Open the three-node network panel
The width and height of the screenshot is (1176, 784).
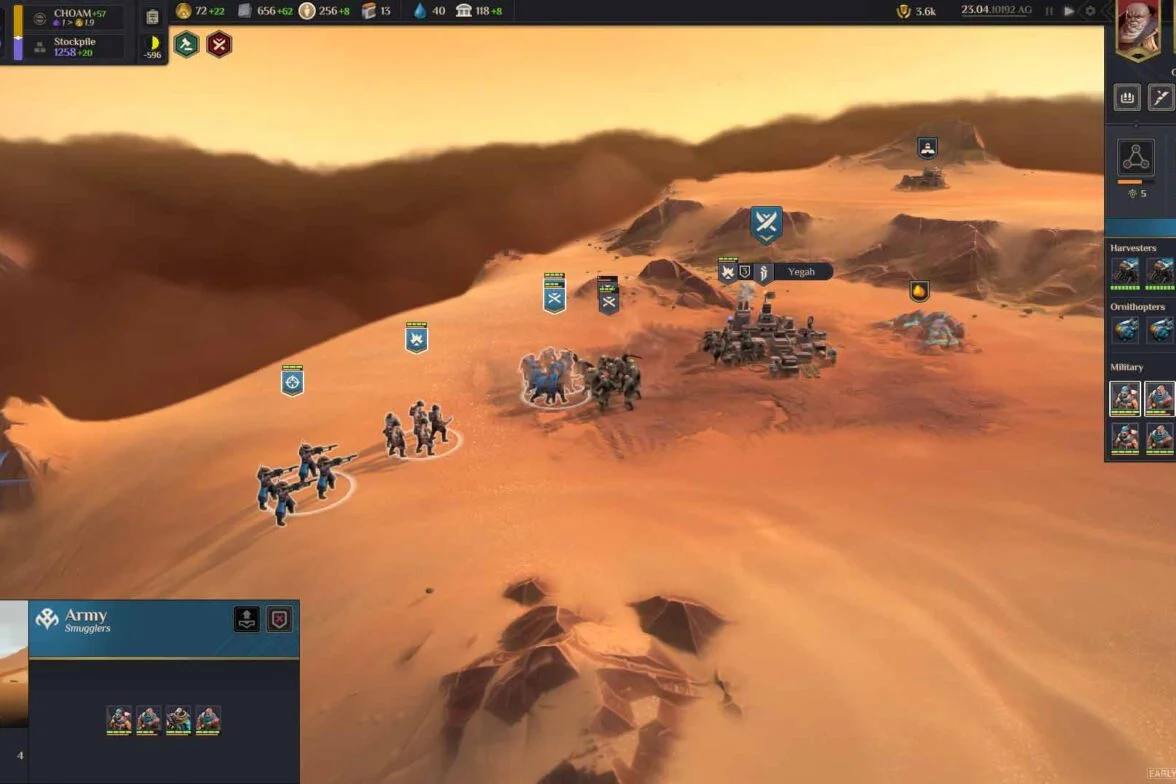click(1135, 158)
